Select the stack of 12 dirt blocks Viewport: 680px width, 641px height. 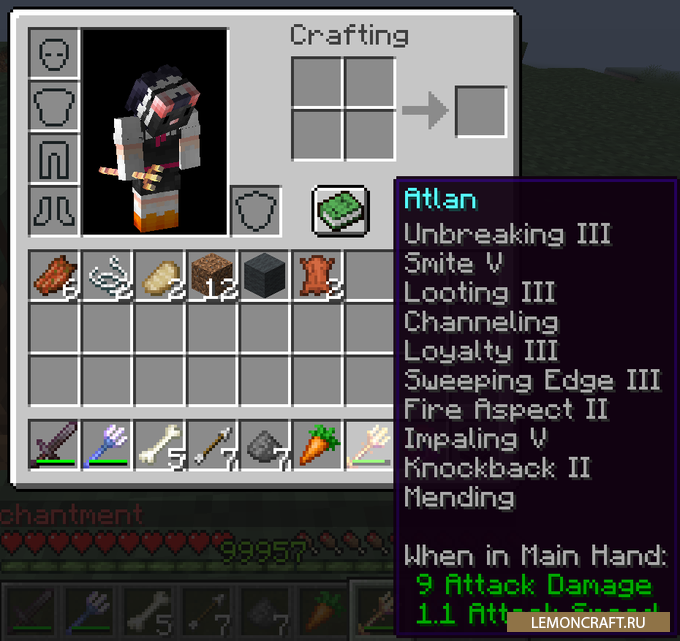point(212,275)
